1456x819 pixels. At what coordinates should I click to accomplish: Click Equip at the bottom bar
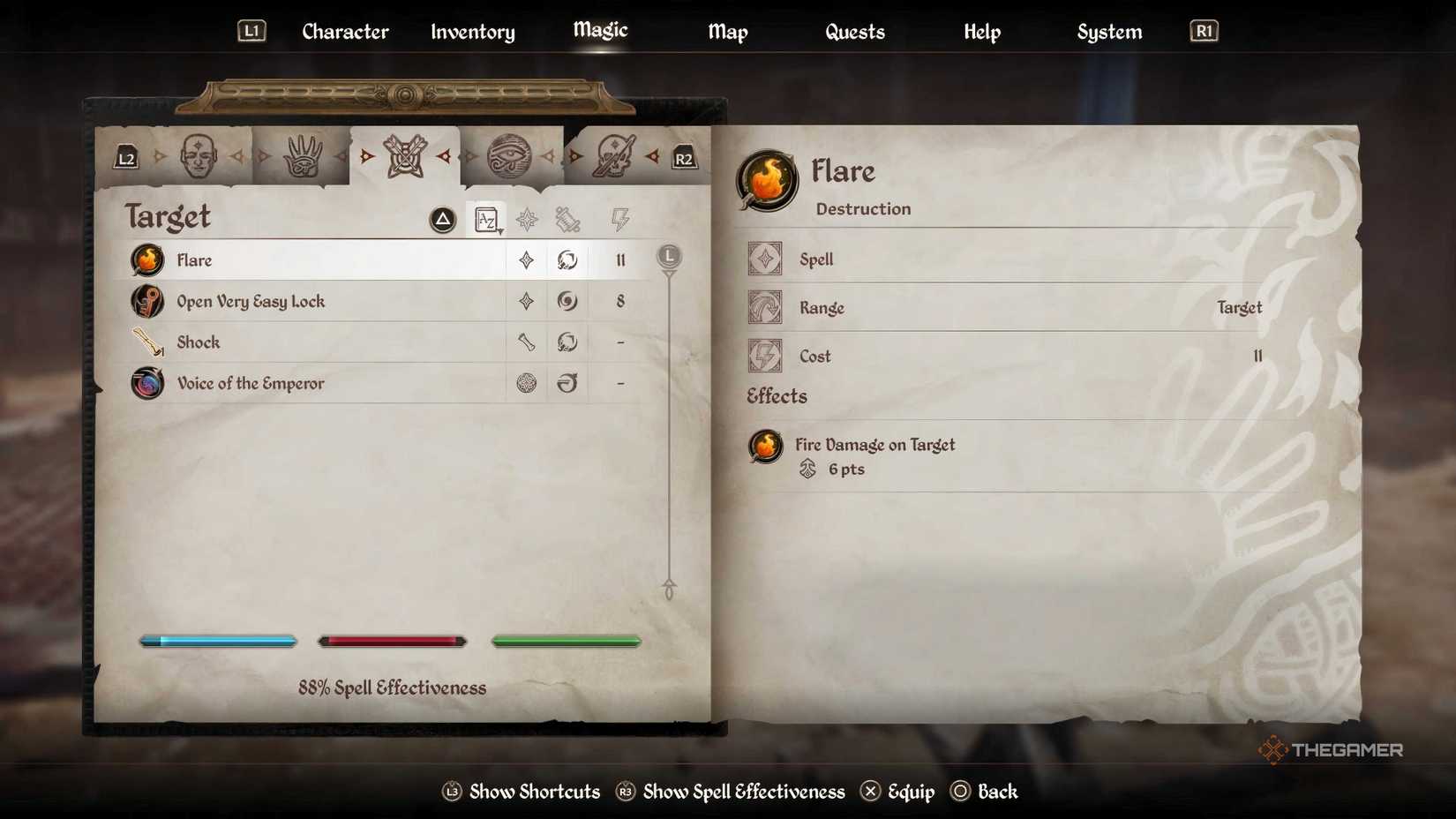click(x=909, y=792)
